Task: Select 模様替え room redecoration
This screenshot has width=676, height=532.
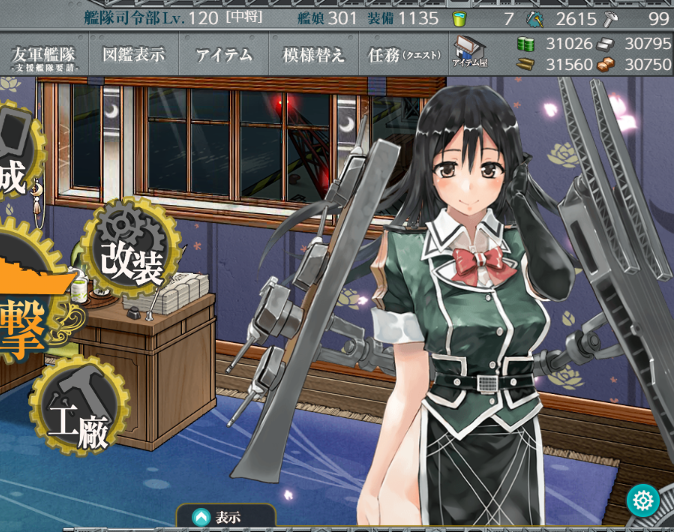Action: pyautogui.click(x=314, y=56)
